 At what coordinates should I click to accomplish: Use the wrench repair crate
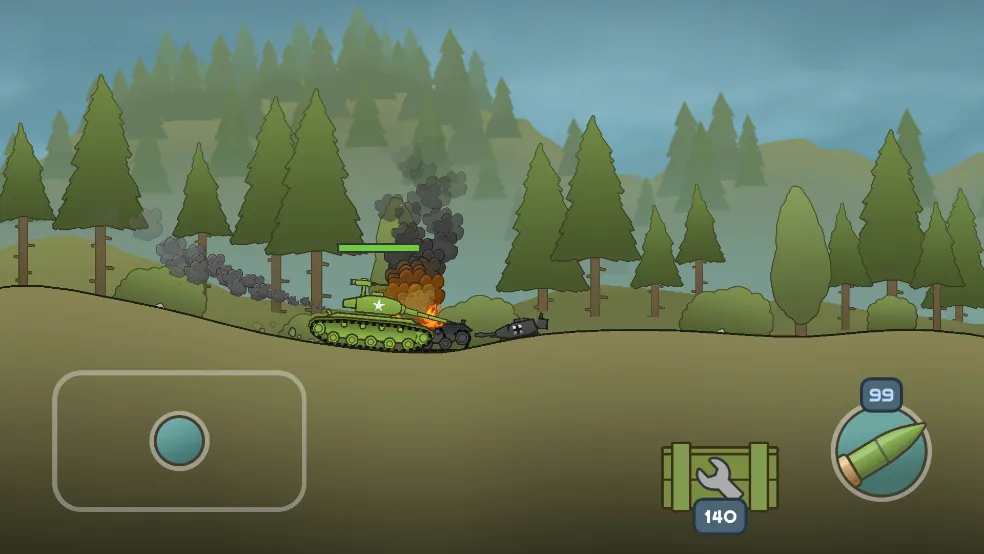click(719, 477)
